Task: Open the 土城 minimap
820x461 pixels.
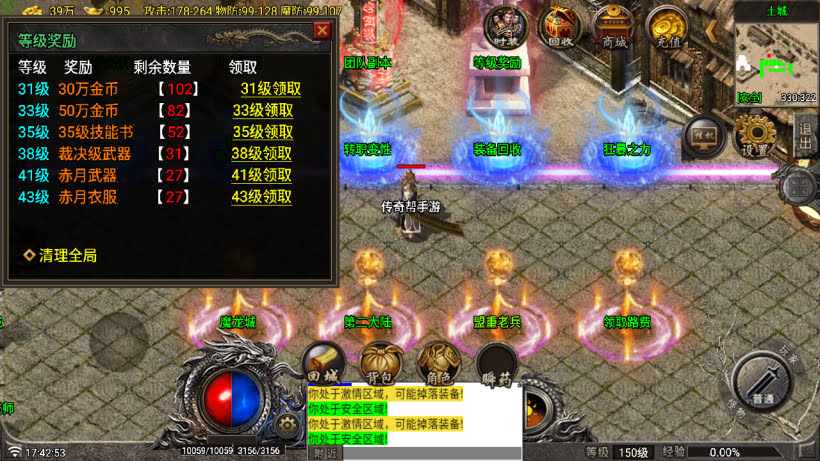Action: 776,57
